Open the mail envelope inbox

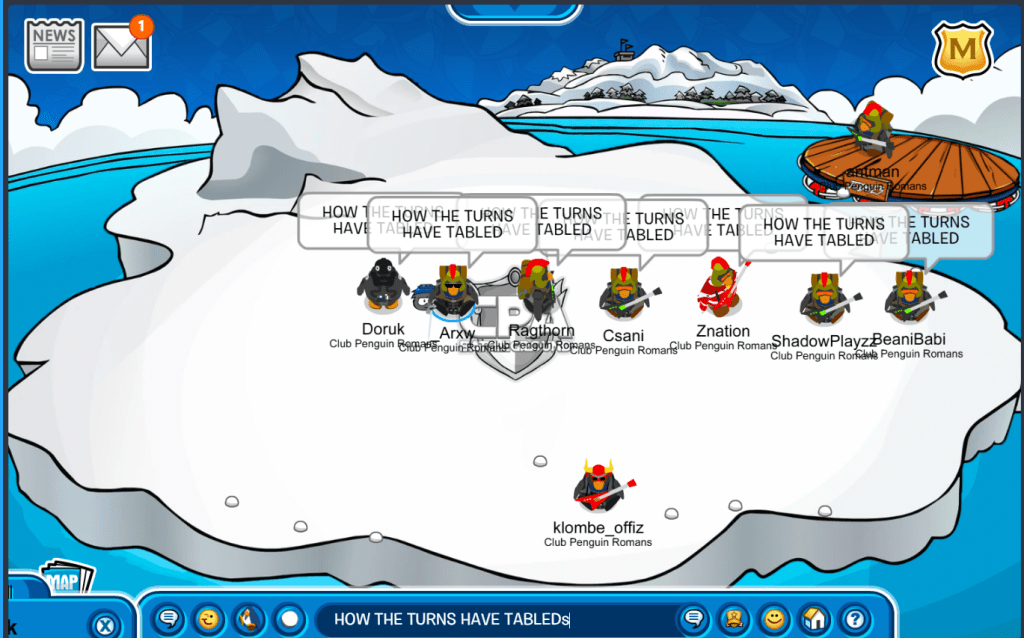click(x=121, y=46)
